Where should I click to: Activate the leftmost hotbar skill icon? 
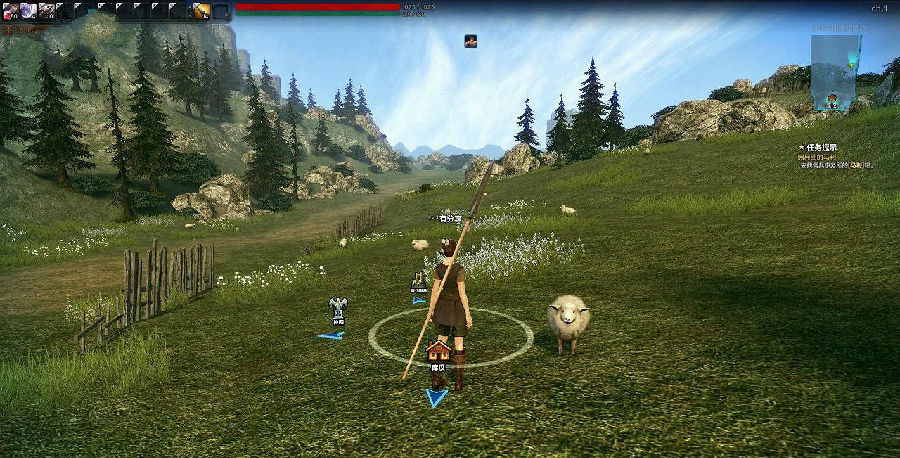pyautogui.click(x=9, y=11)
